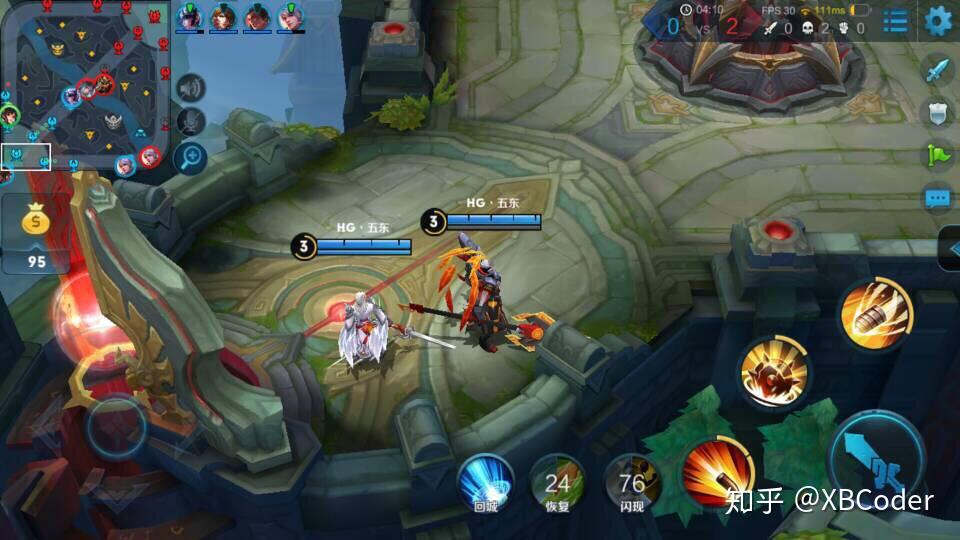The width and height of the screenshot is (960, 540).
Task: Tap the virtual movement joystick
Action: [x=117, y=429]
